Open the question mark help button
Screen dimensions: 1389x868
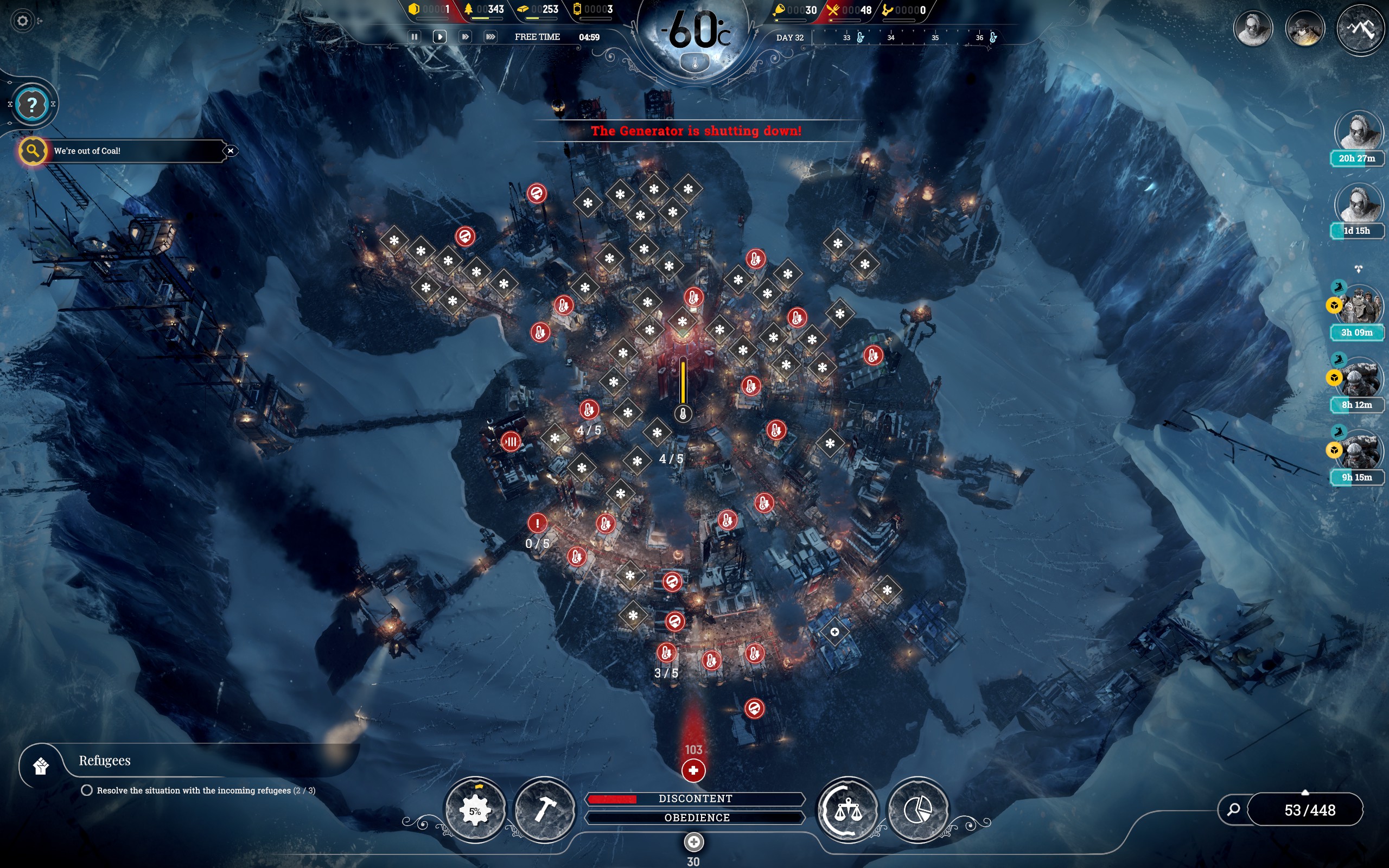32,105
